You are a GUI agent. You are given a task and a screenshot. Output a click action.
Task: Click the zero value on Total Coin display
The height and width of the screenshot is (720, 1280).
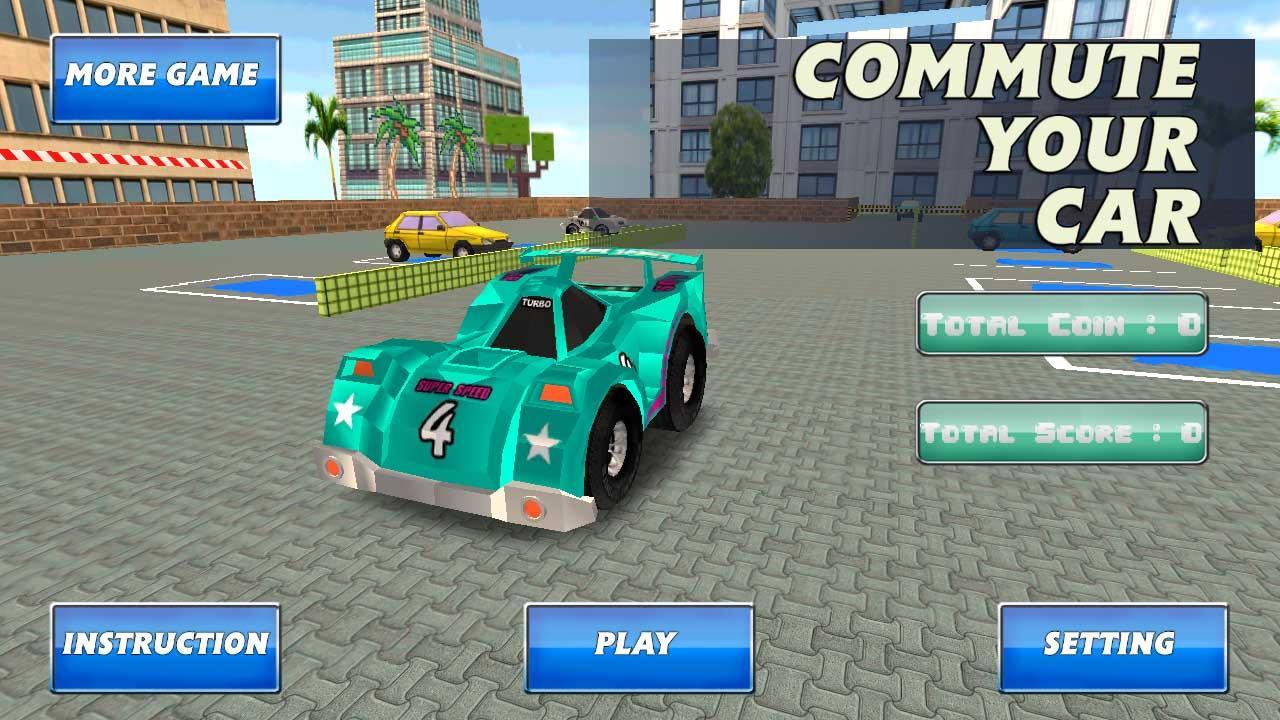(x=1185, y=325)
